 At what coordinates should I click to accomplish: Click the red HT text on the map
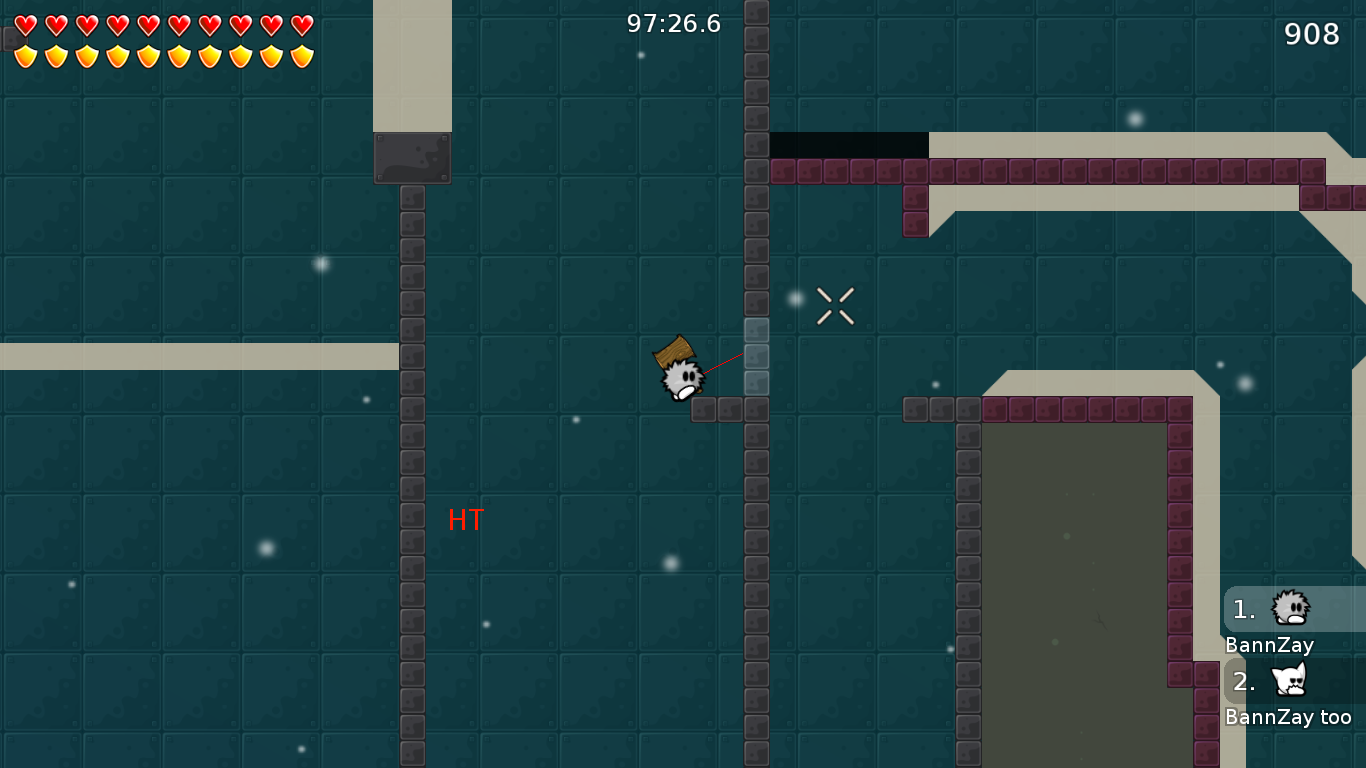click(x=466, y=520)
